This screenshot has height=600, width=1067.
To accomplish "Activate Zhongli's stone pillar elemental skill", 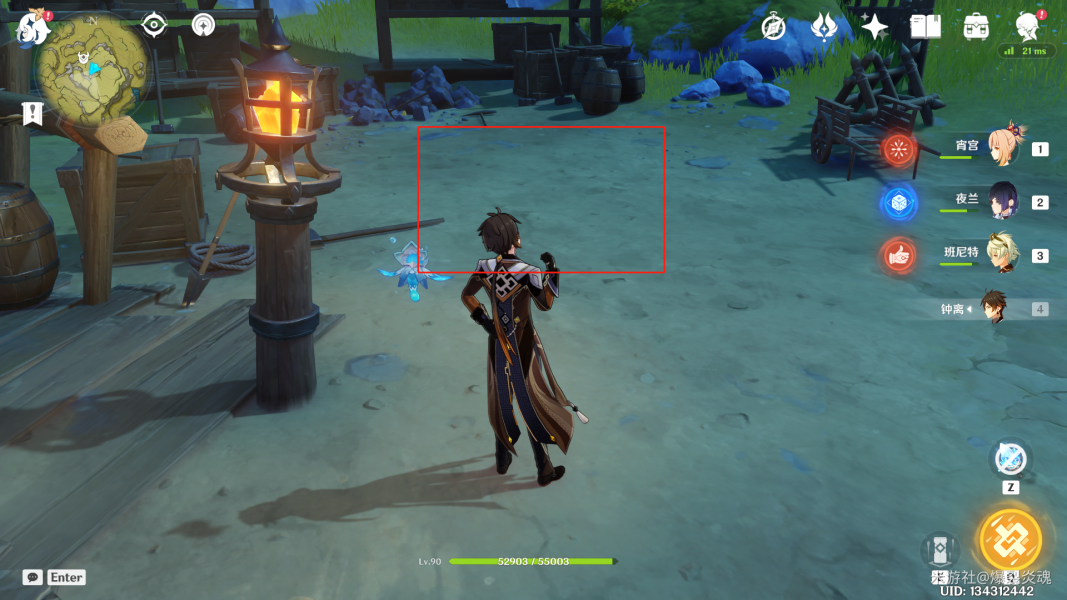I will coord(940,551).
